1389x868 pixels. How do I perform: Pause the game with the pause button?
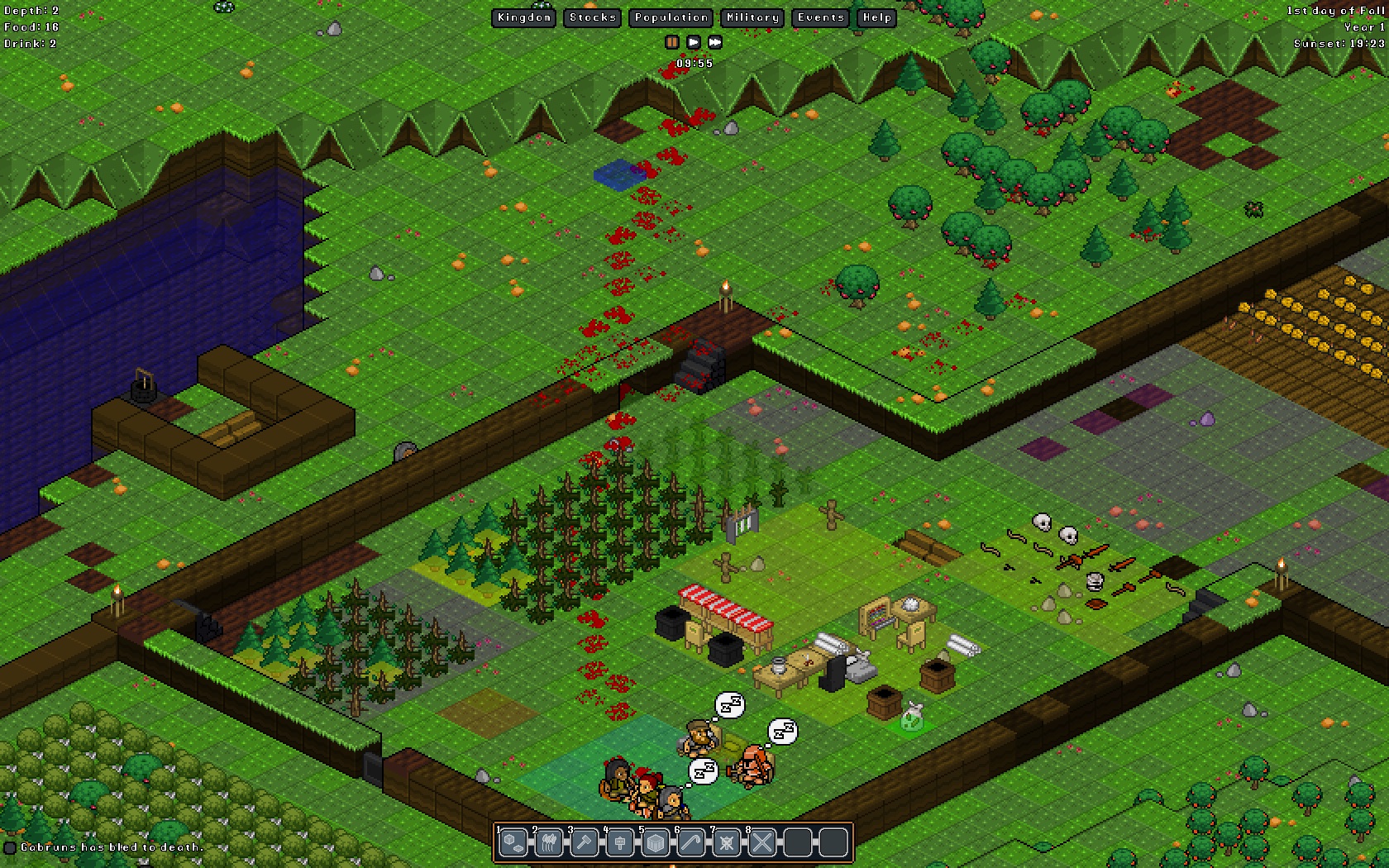pos(672,41)
